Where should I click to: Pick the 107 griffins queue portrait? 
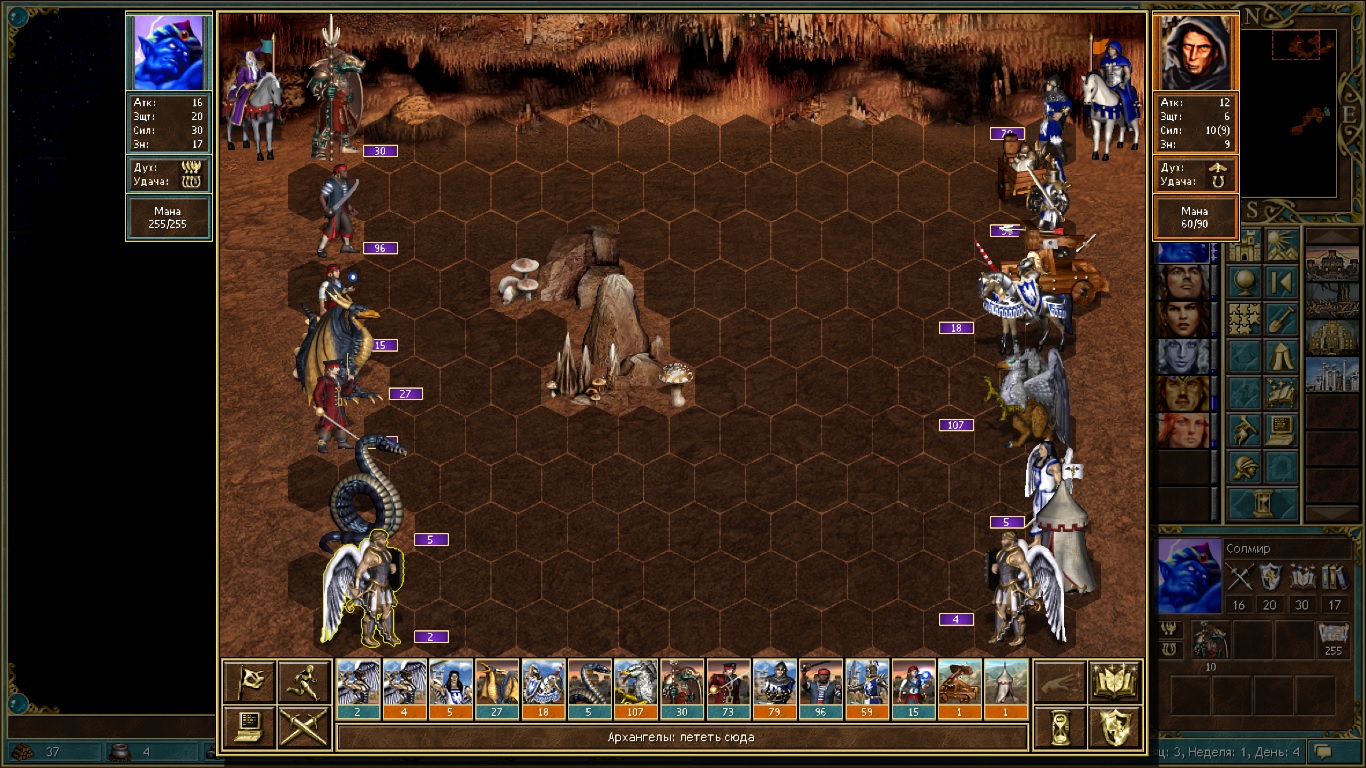coord(635,689)
